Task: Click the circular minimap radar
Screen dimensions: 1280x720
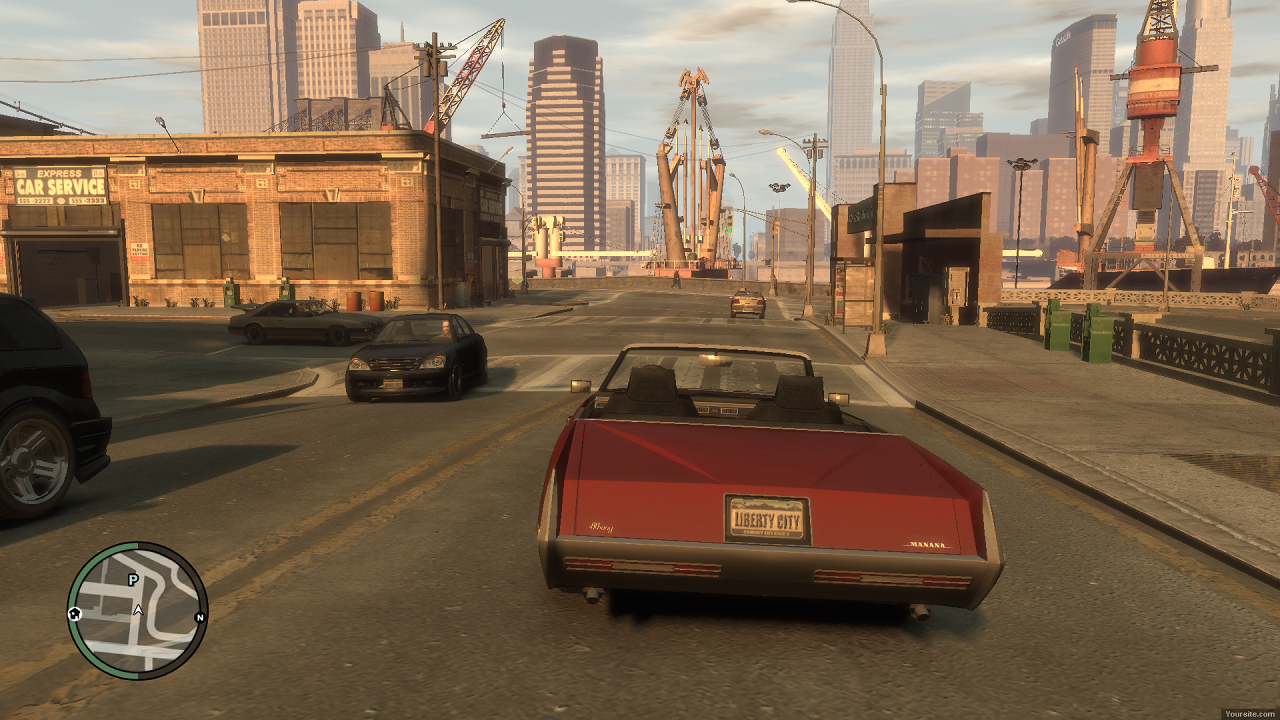Action: [137, 611]
